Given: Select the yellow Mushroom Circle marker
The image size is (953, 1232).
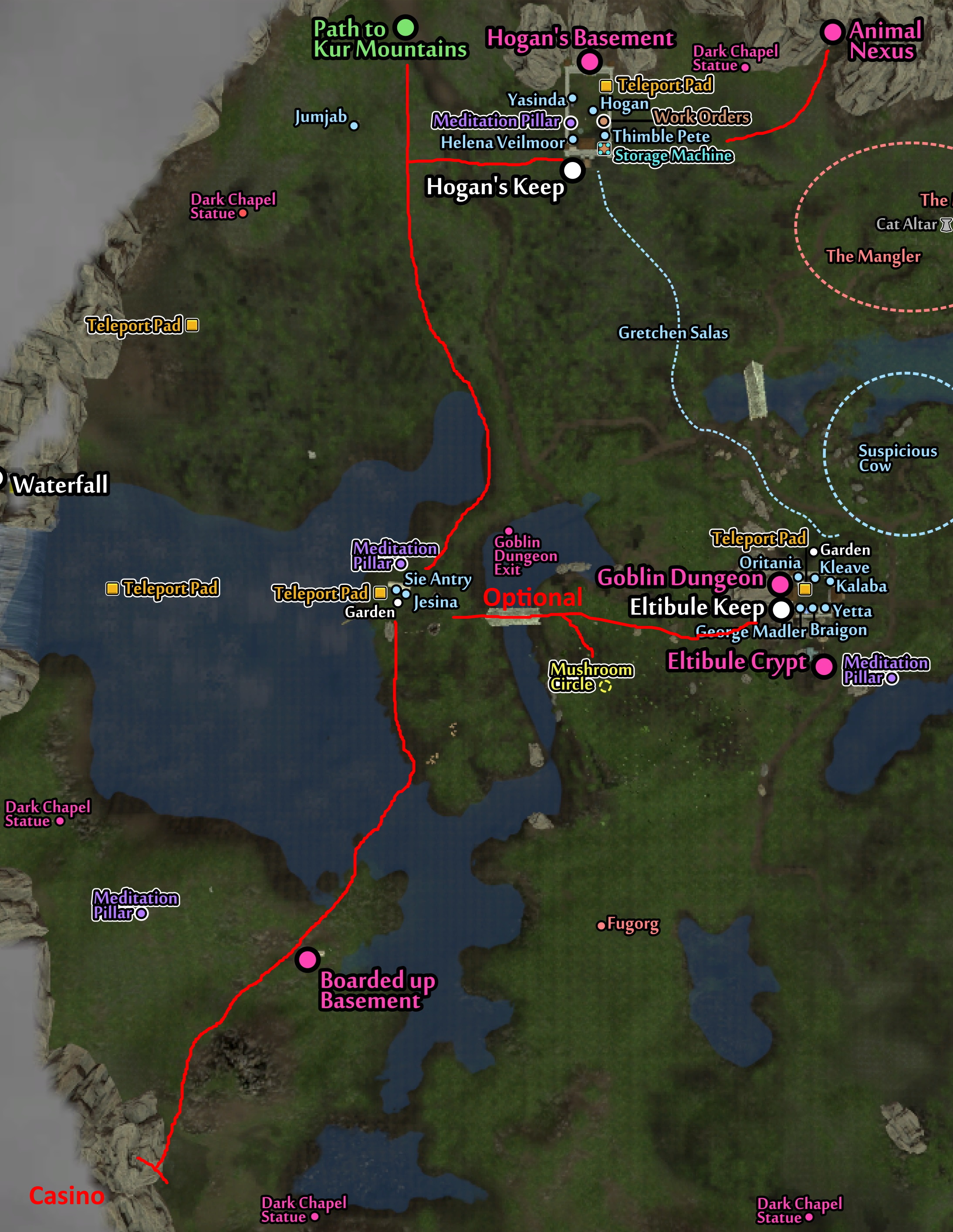Looking at the screenshot, I should (x=605, y=686).
